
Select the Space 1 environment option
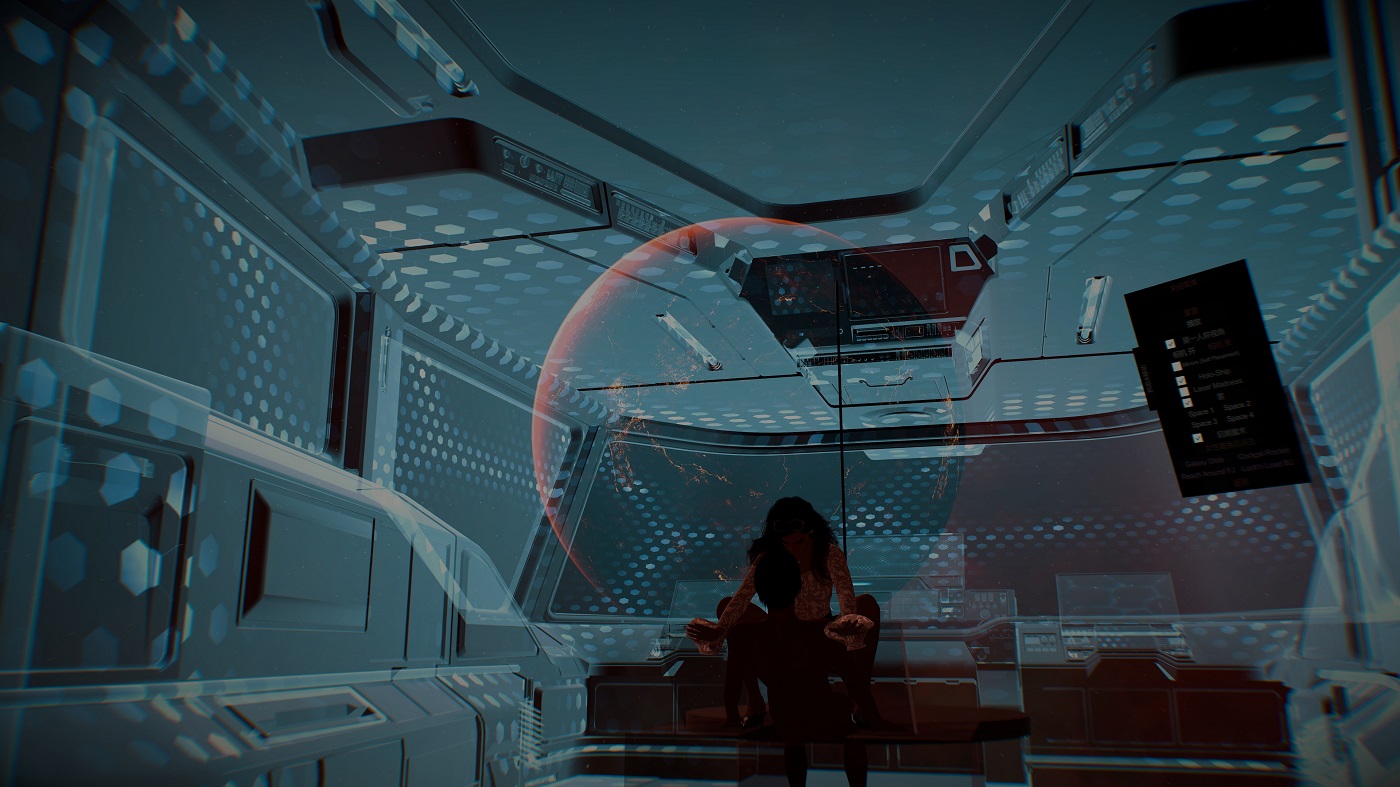click(x=1201, y=412)
